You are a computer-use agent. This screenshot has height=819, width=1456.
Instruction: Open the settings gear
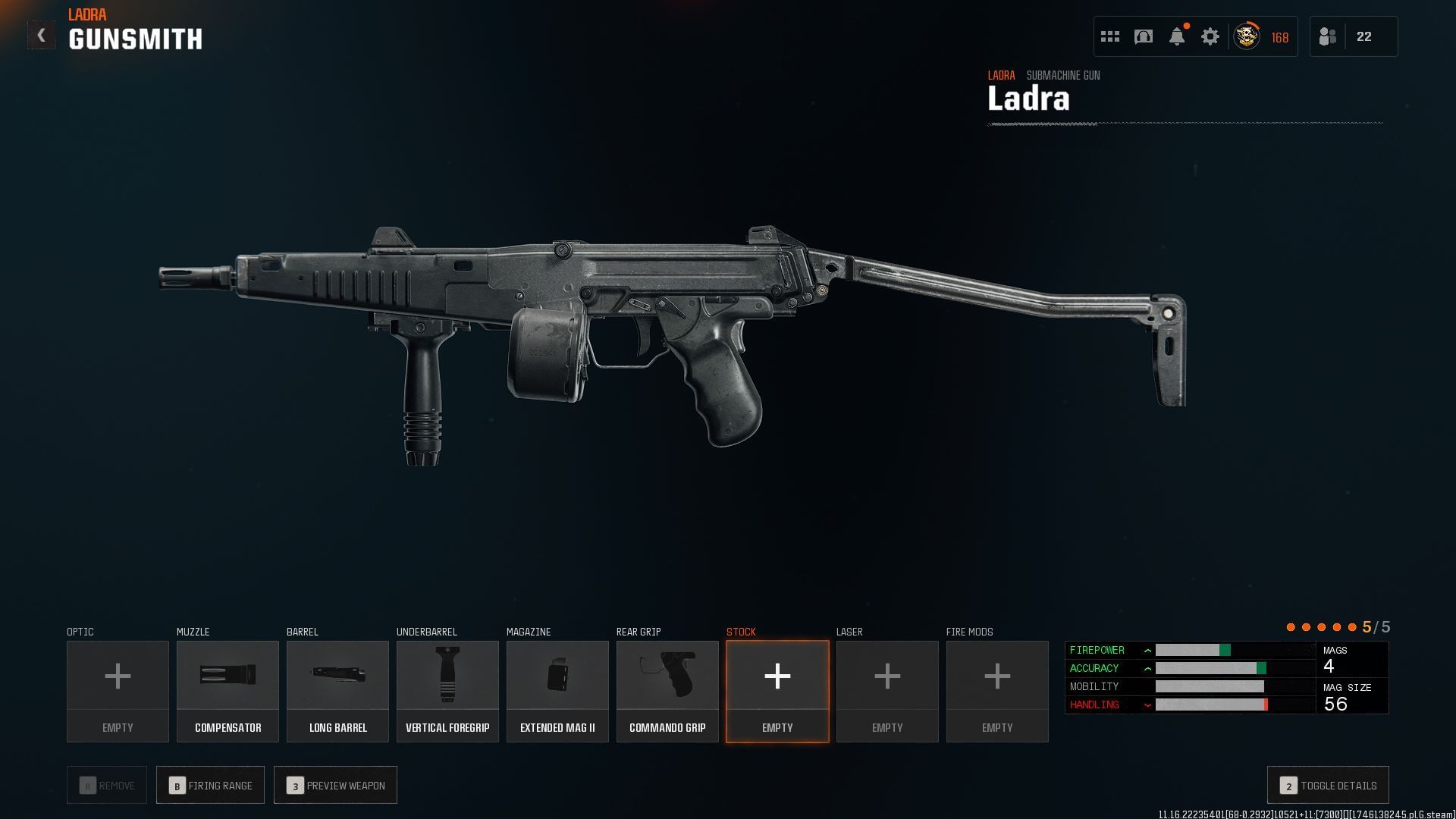[1210, 36]
